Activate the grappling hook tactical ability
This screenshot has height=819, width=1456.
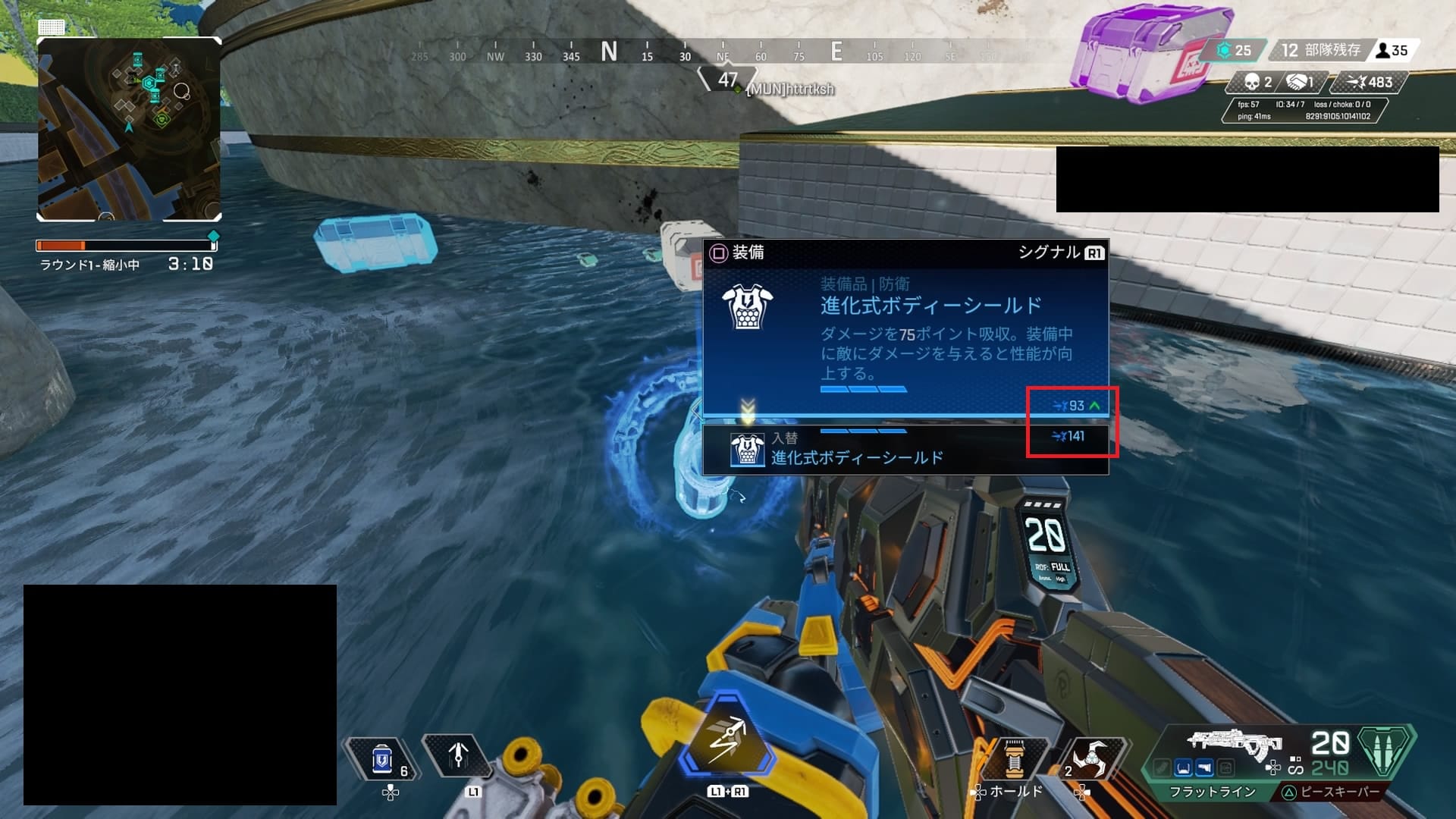457,756
